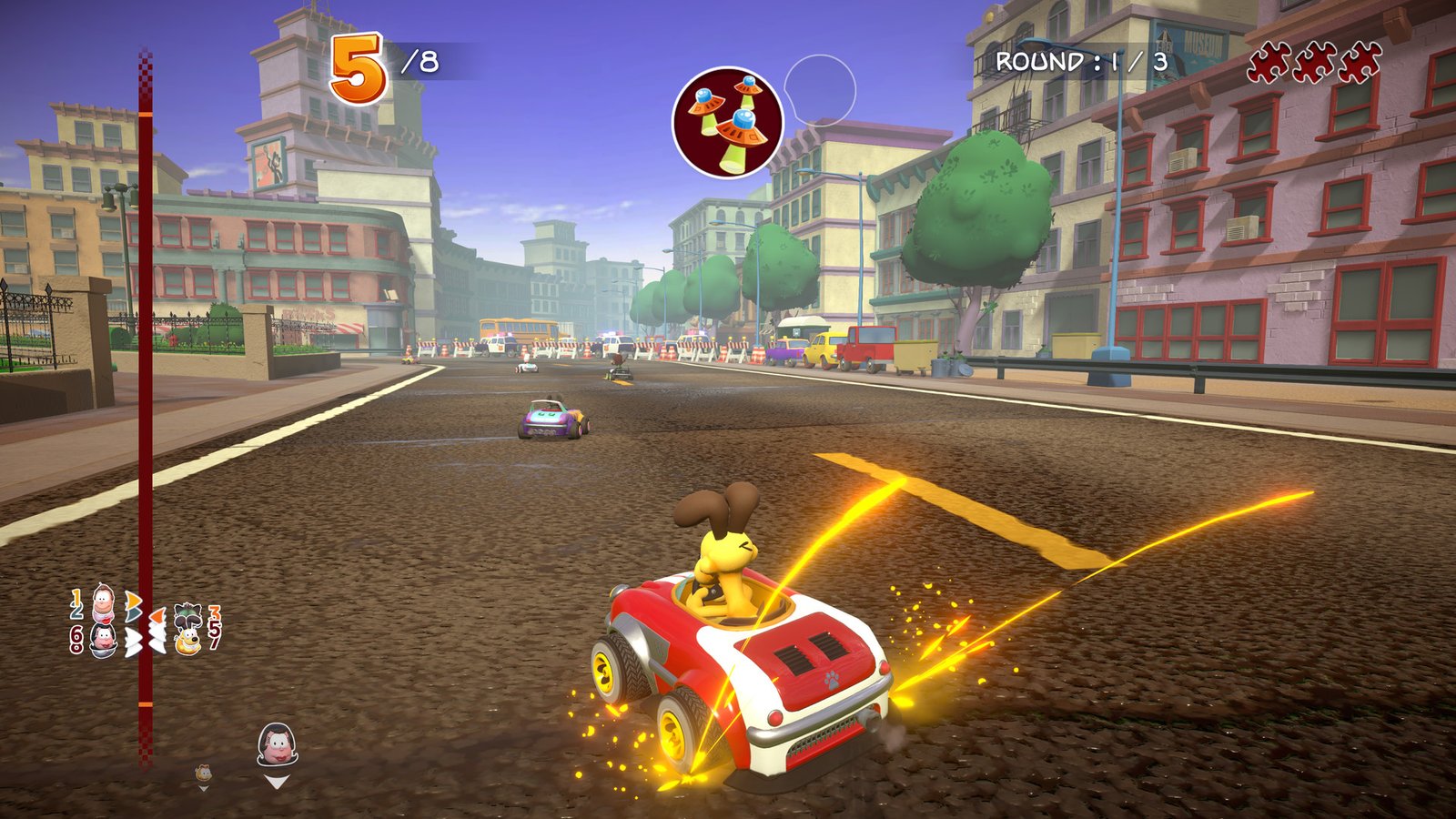This screenshot has height=819, width=1456.
Task: Click the middle puzzle piece icon
Action: pyautogui.click(x=1313, y=61)
